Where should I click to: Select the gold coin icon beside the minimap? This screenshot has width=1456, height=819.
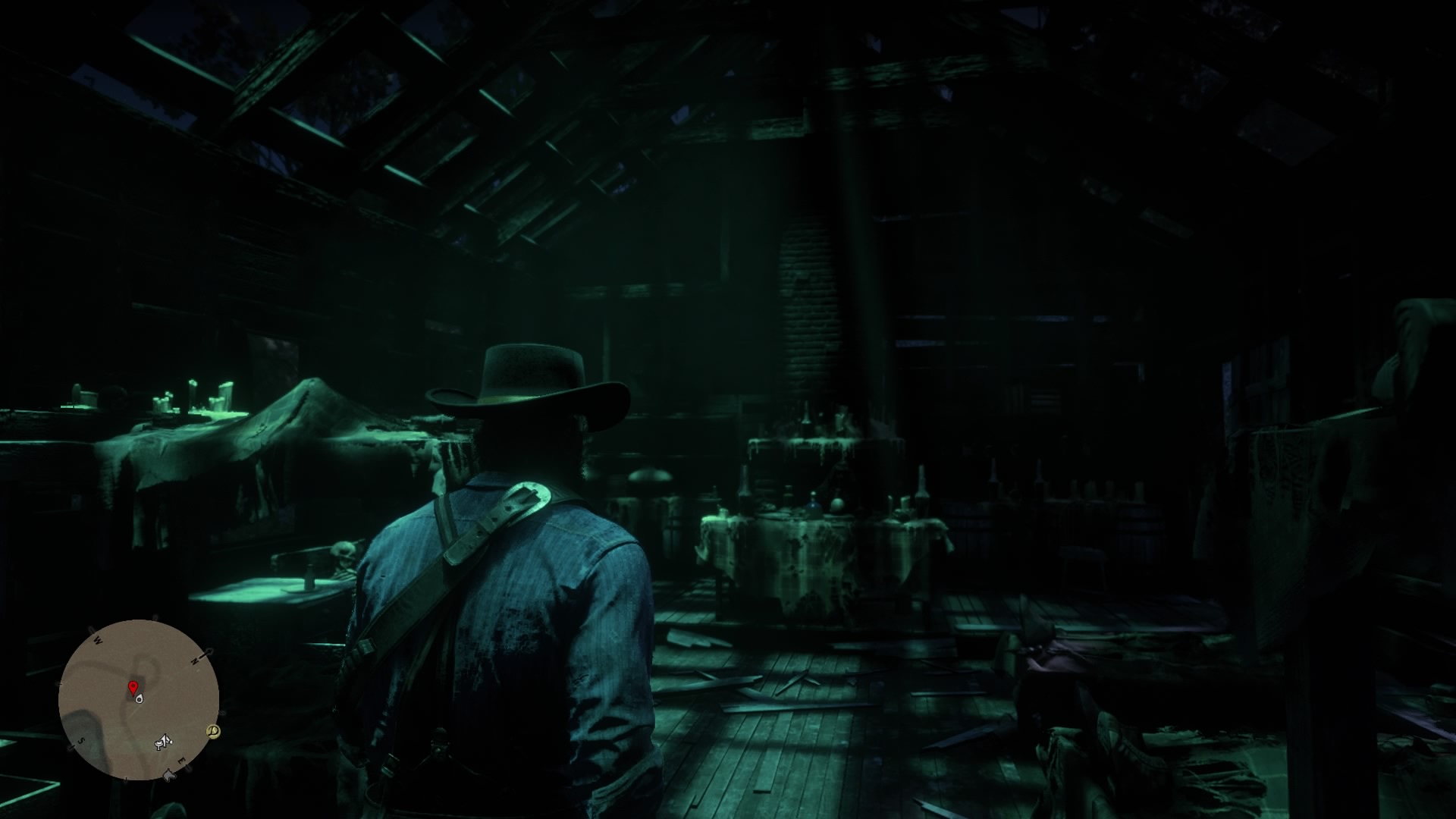pyautogui.click(x=212, y=730)
